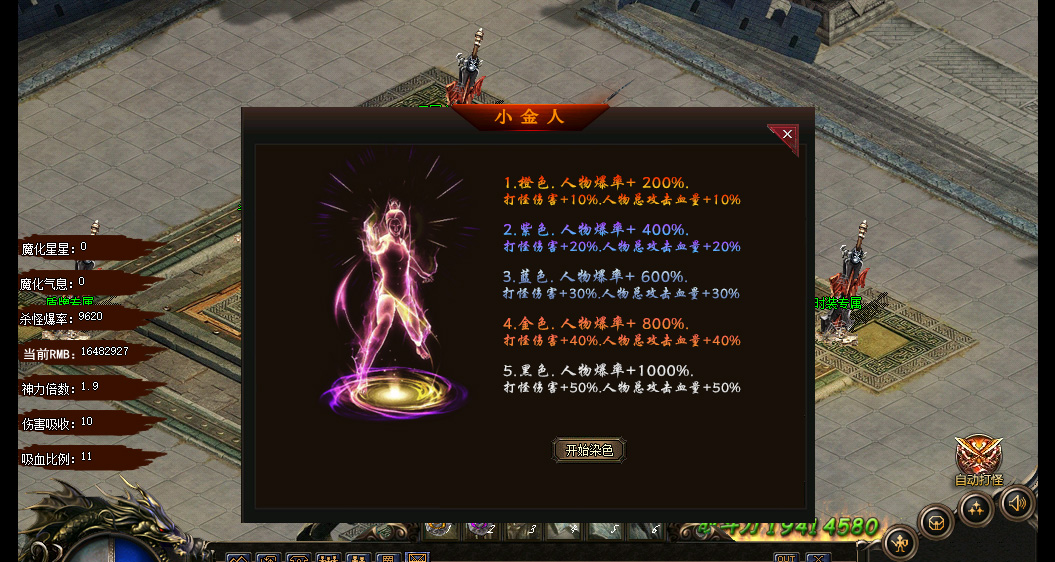Open the three-star skills button
This screenshot has width=1055, height=562.
tap(976, 509)
